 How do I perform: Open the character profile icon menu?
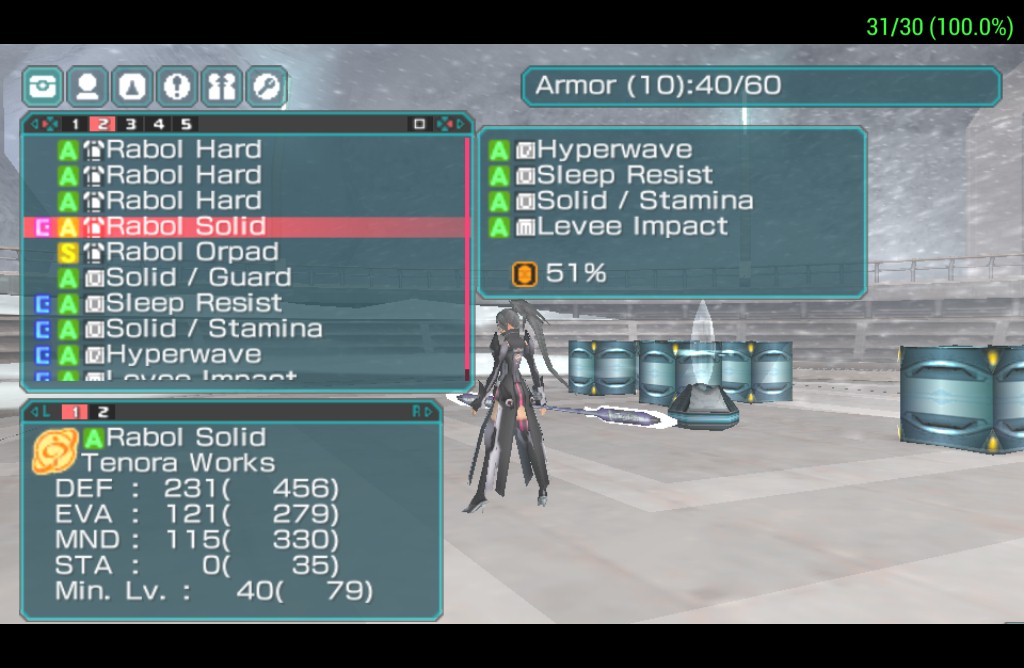[x=87, y=87]
